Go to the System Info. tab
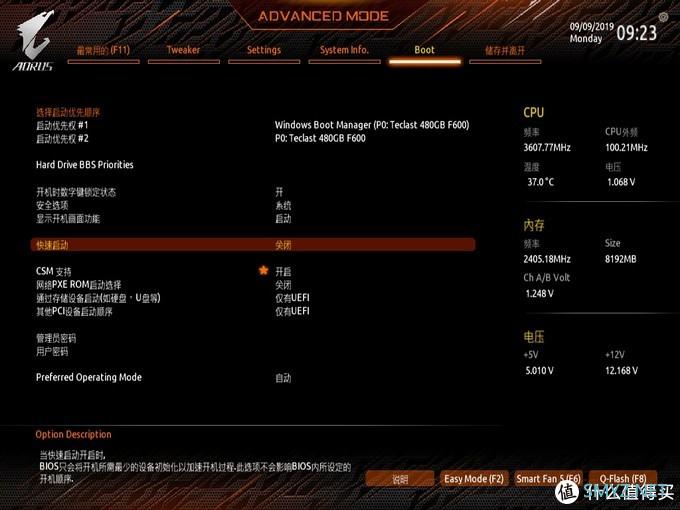This screenshot has height=510, width=680. 344,50
